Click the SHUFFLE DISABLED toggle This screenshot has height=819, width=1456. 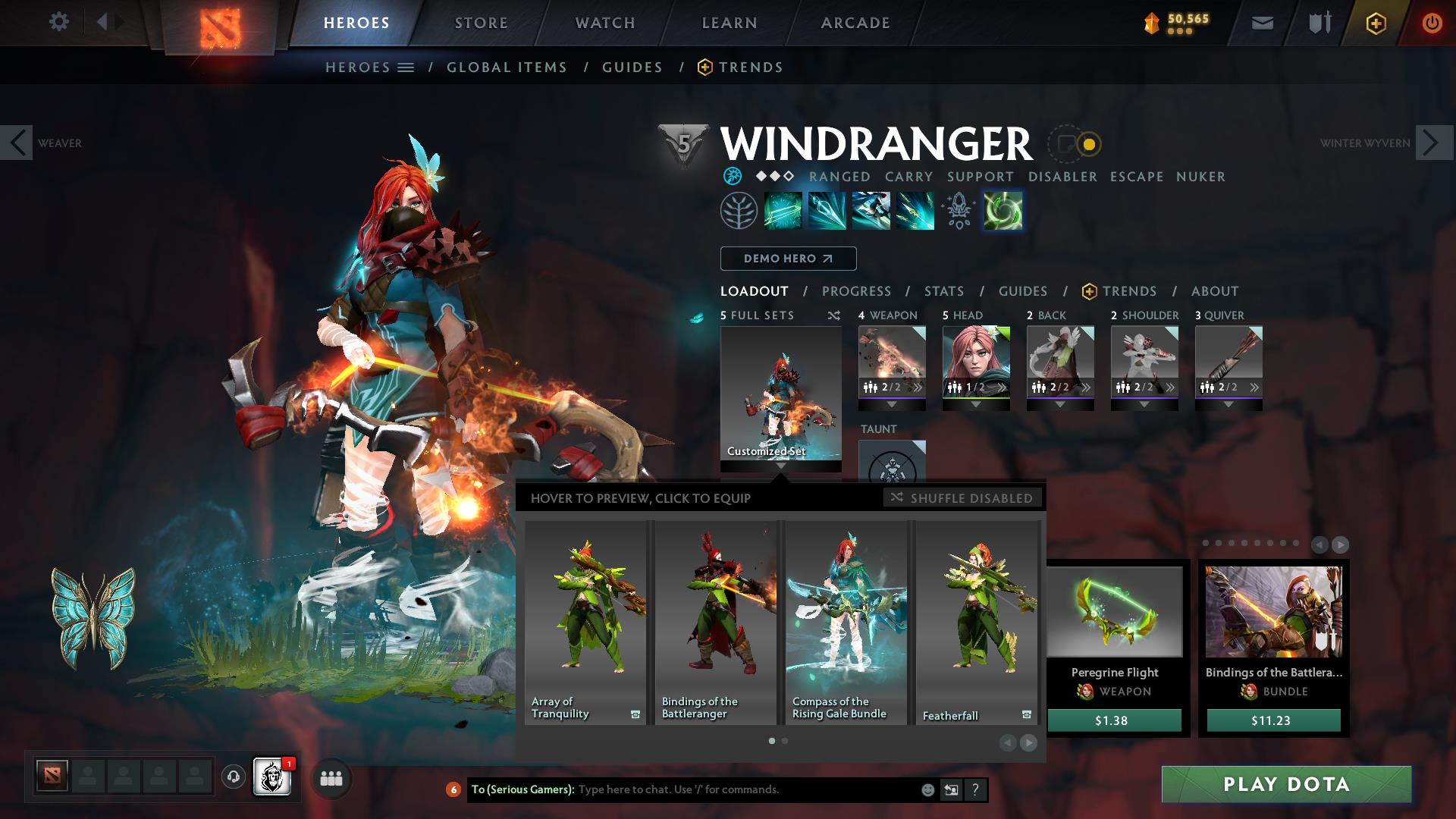[x=963, y=498]
